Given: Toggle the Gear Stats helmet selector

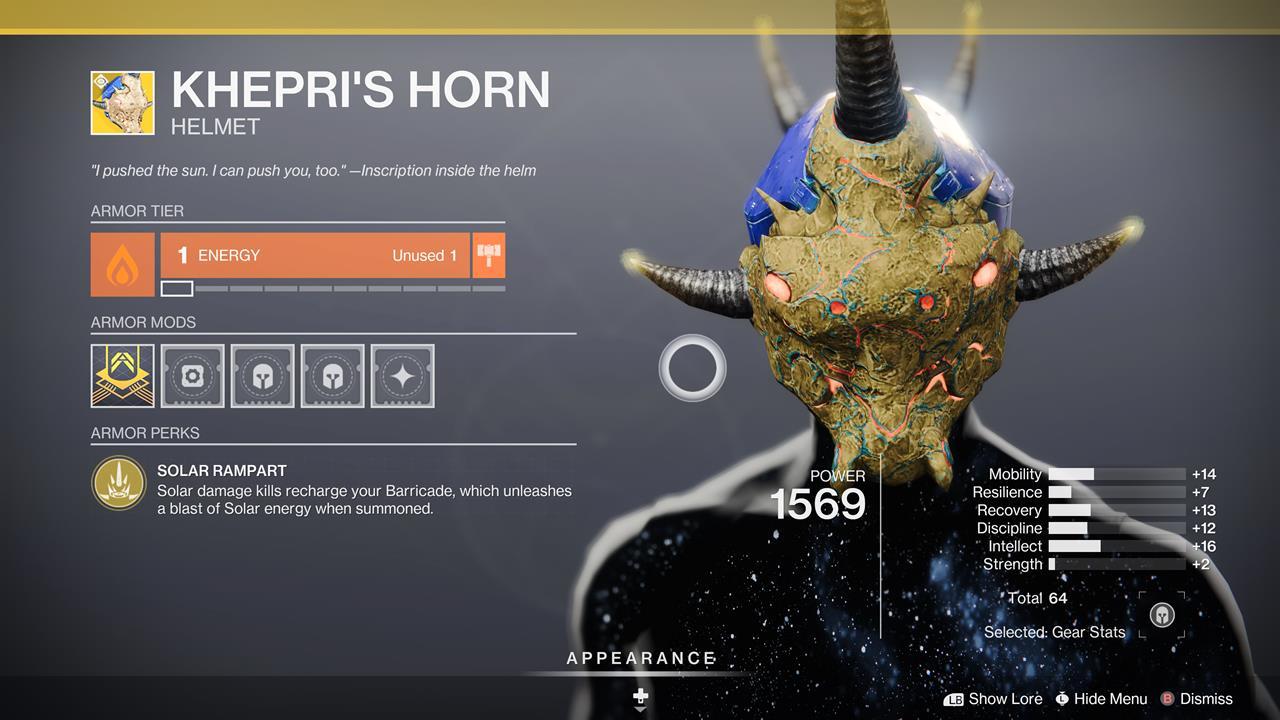Looking at the screenshot, I should (1162, 615).
